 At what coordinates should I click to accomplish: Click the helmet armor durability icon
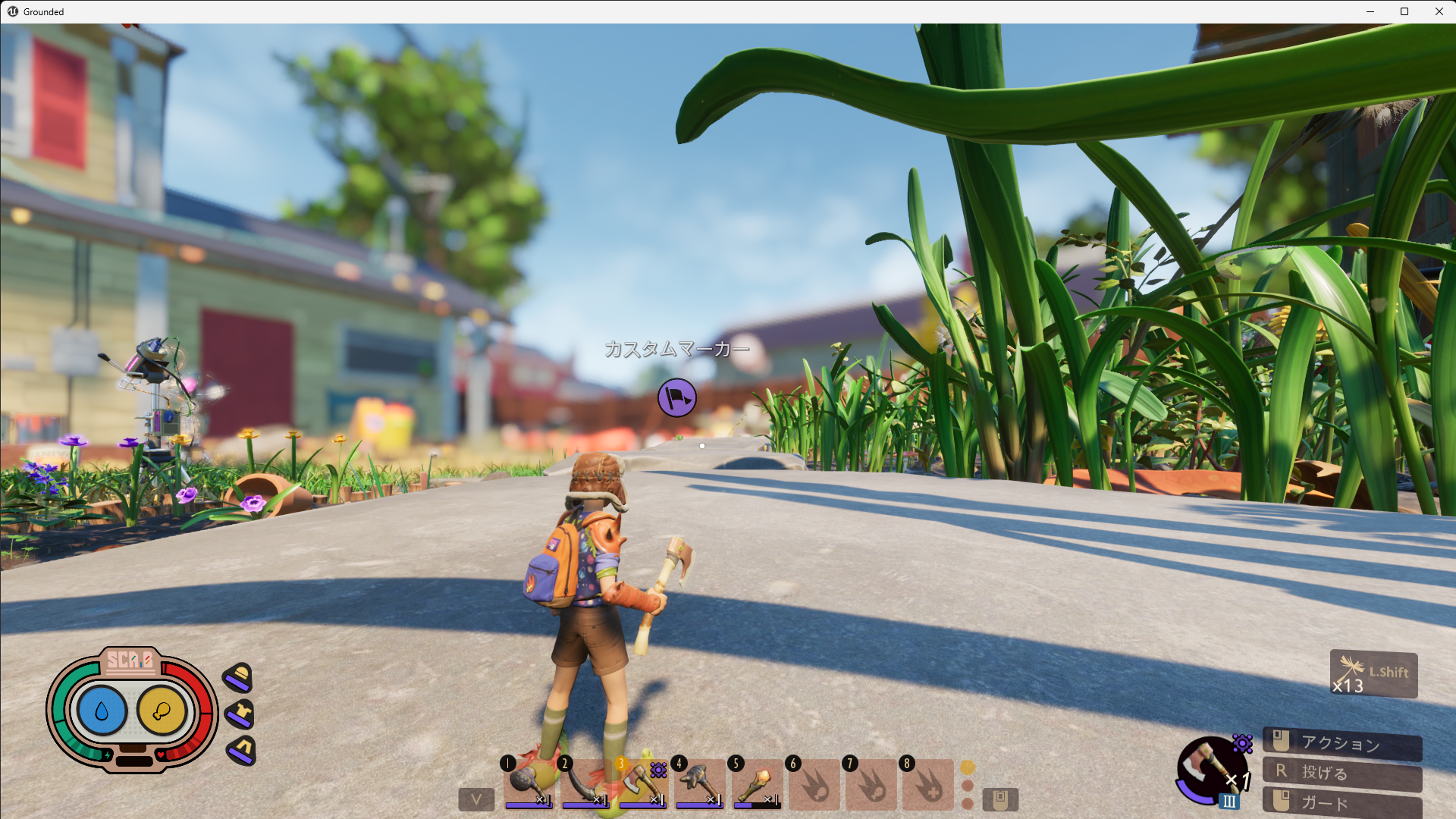[x=240, y=677]
